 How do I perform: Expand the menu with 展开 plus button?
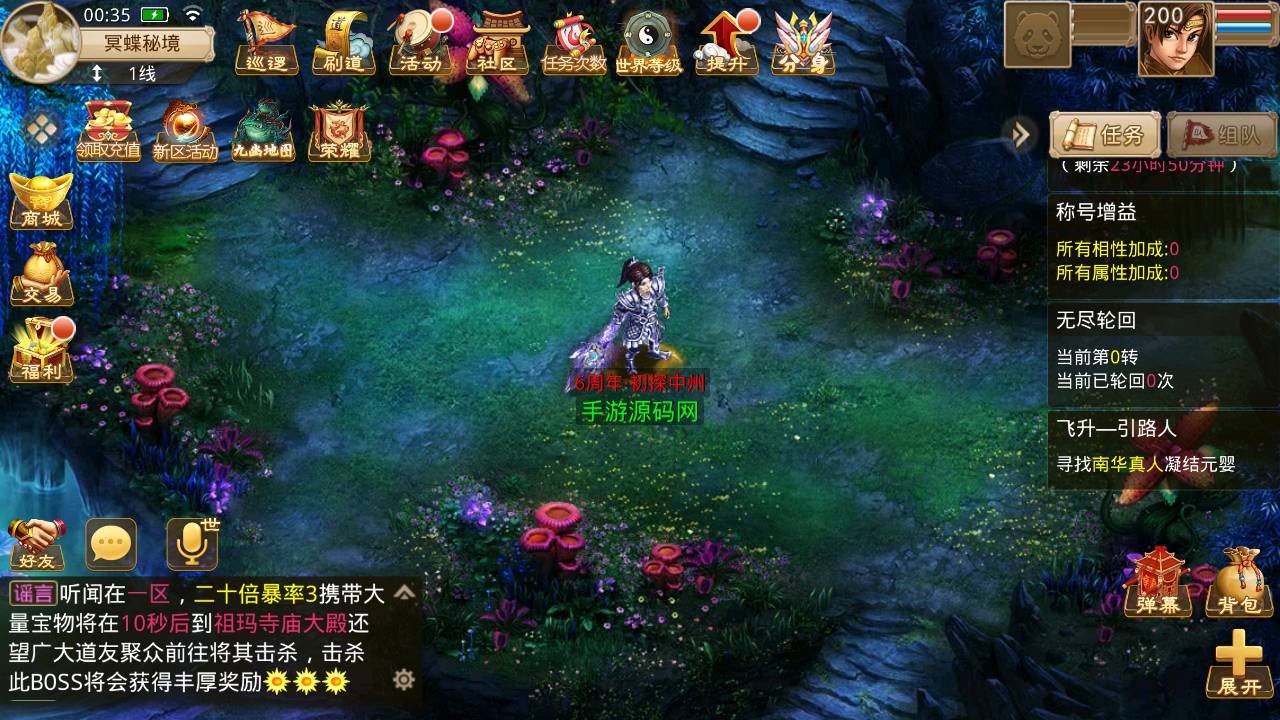click(1238, 664)
